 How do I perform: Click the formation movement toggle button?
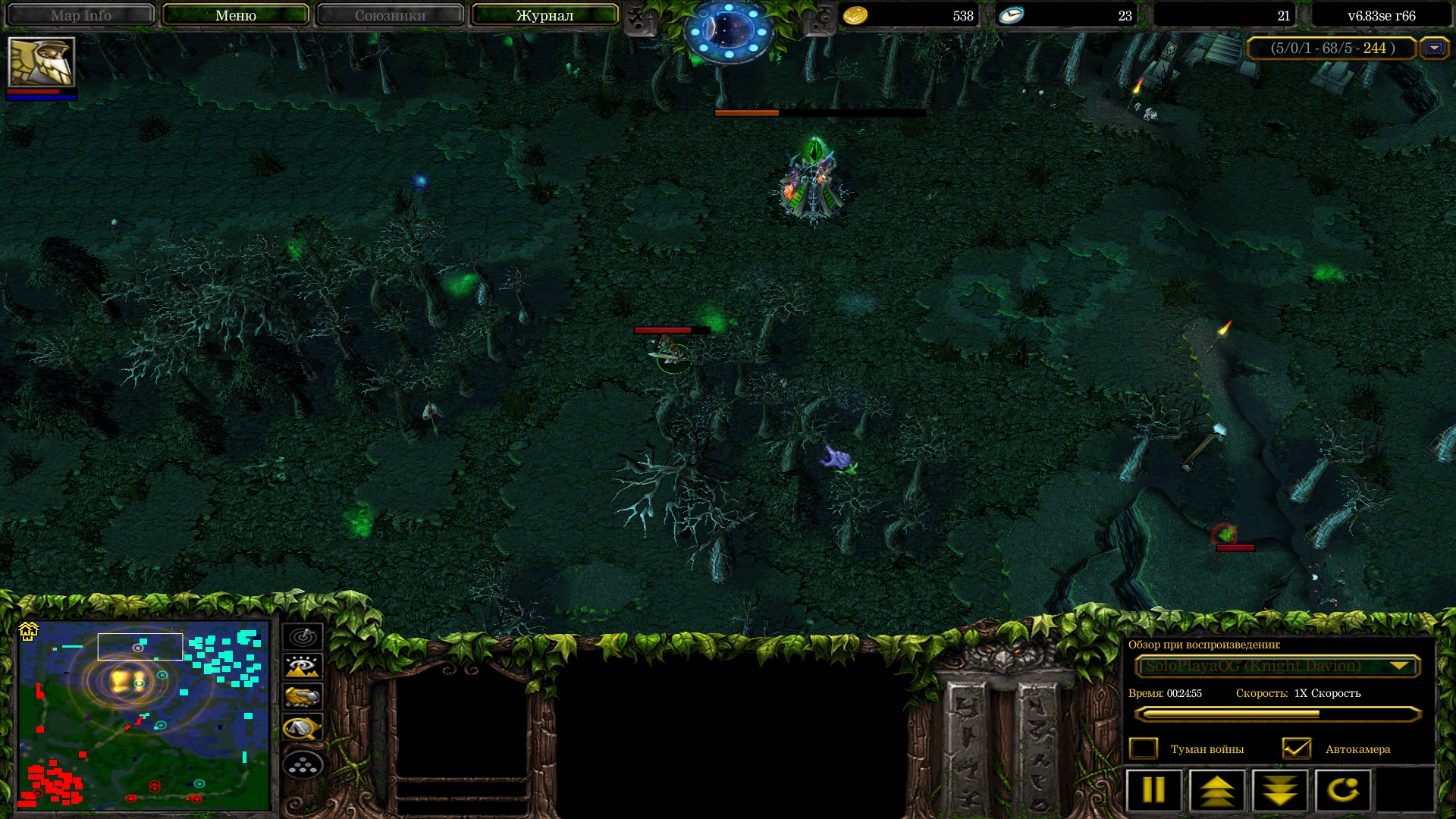(303, 764)
